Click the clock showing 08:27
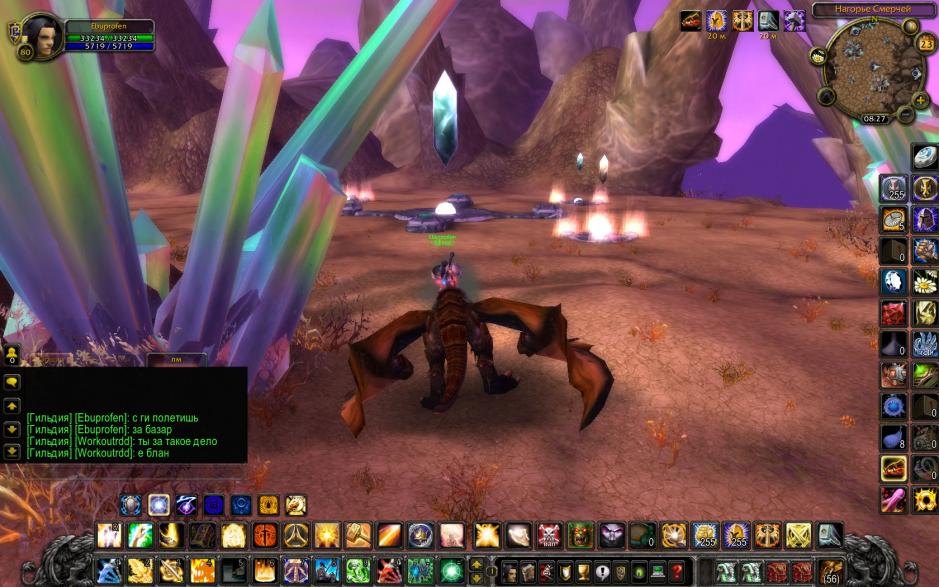The image size is (939, 587). point(875,118)
